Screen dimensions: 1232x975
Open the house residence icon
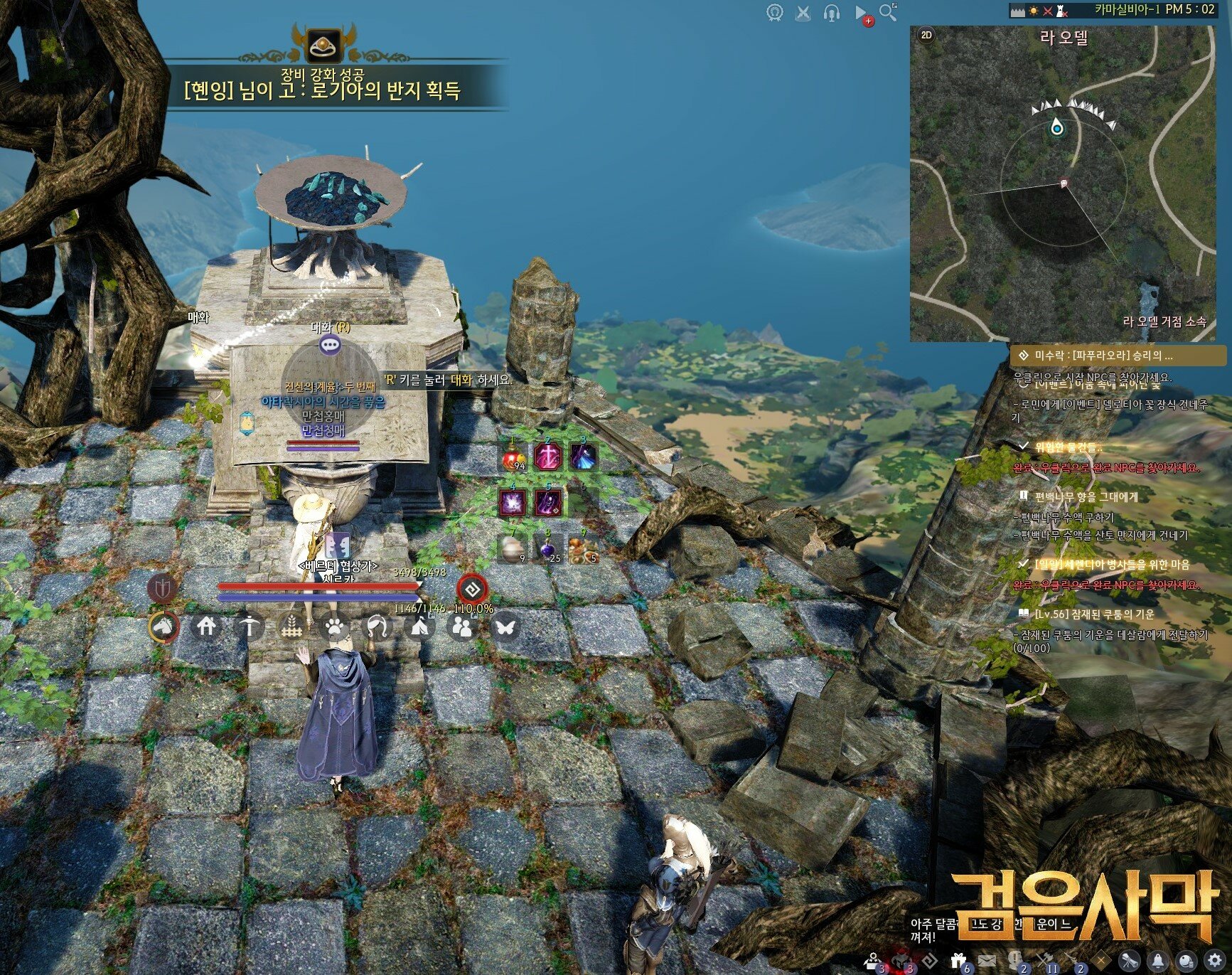pos(206,627)
